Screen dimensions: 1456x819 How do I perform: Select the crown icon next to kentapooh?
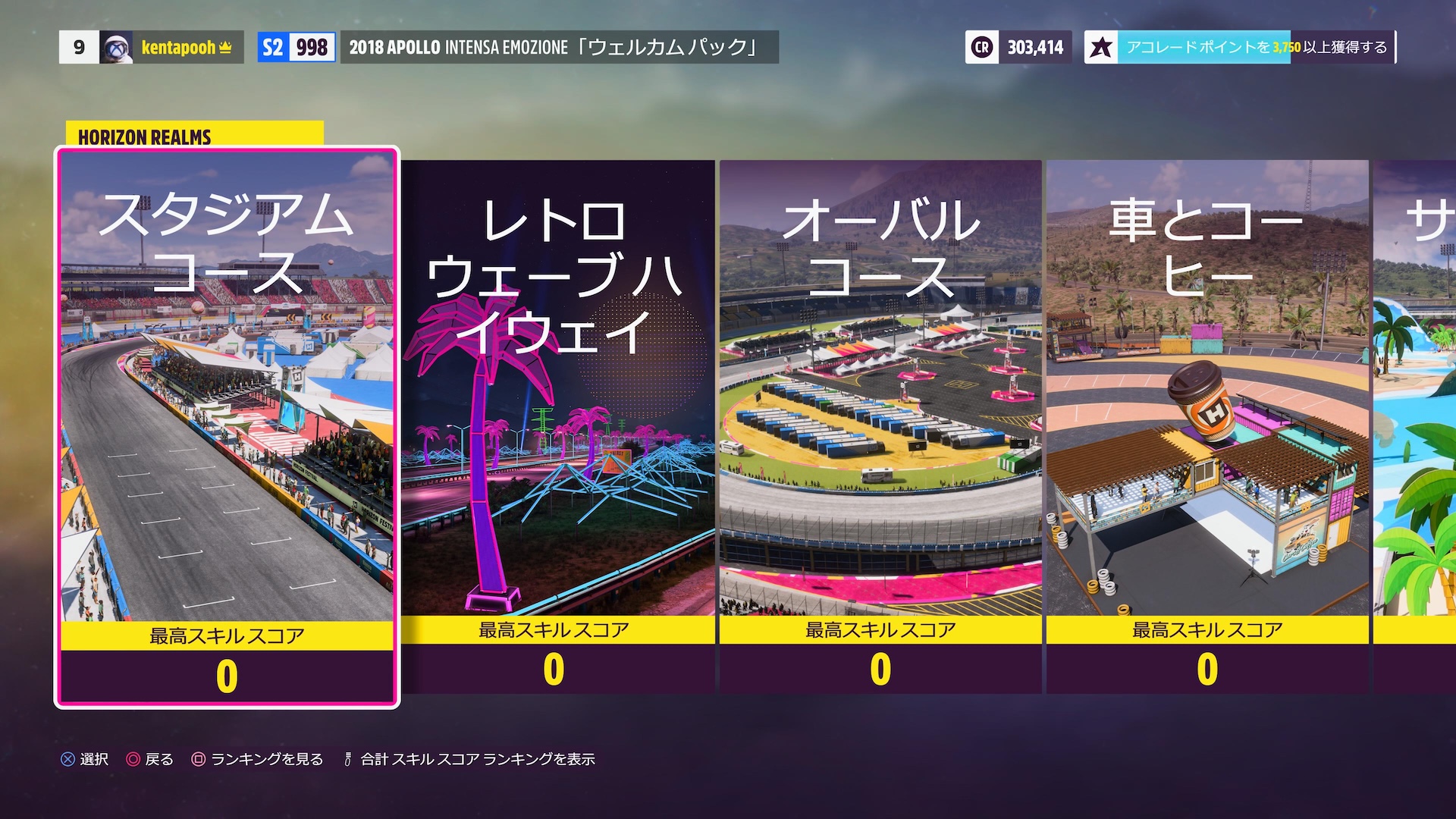(x=224, y=48)
